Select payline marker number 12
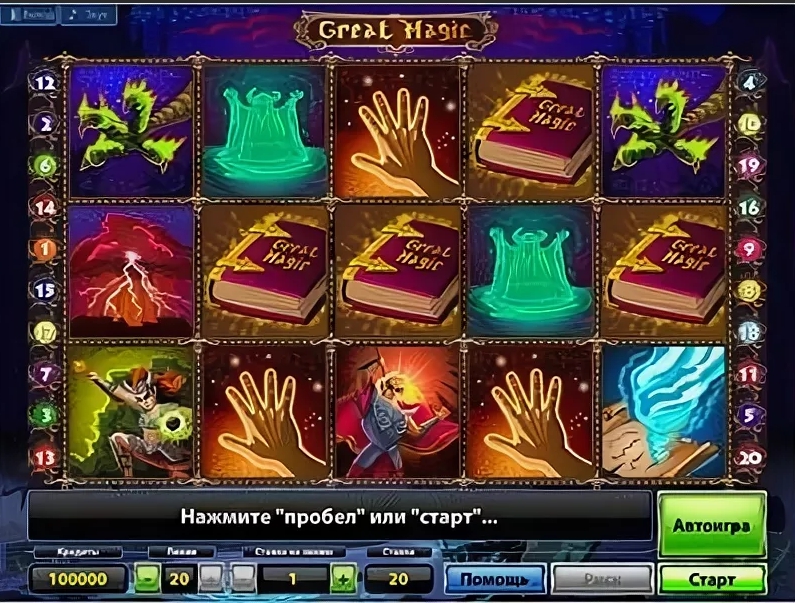This screenshot has width=795, height=603. [45, 84]
